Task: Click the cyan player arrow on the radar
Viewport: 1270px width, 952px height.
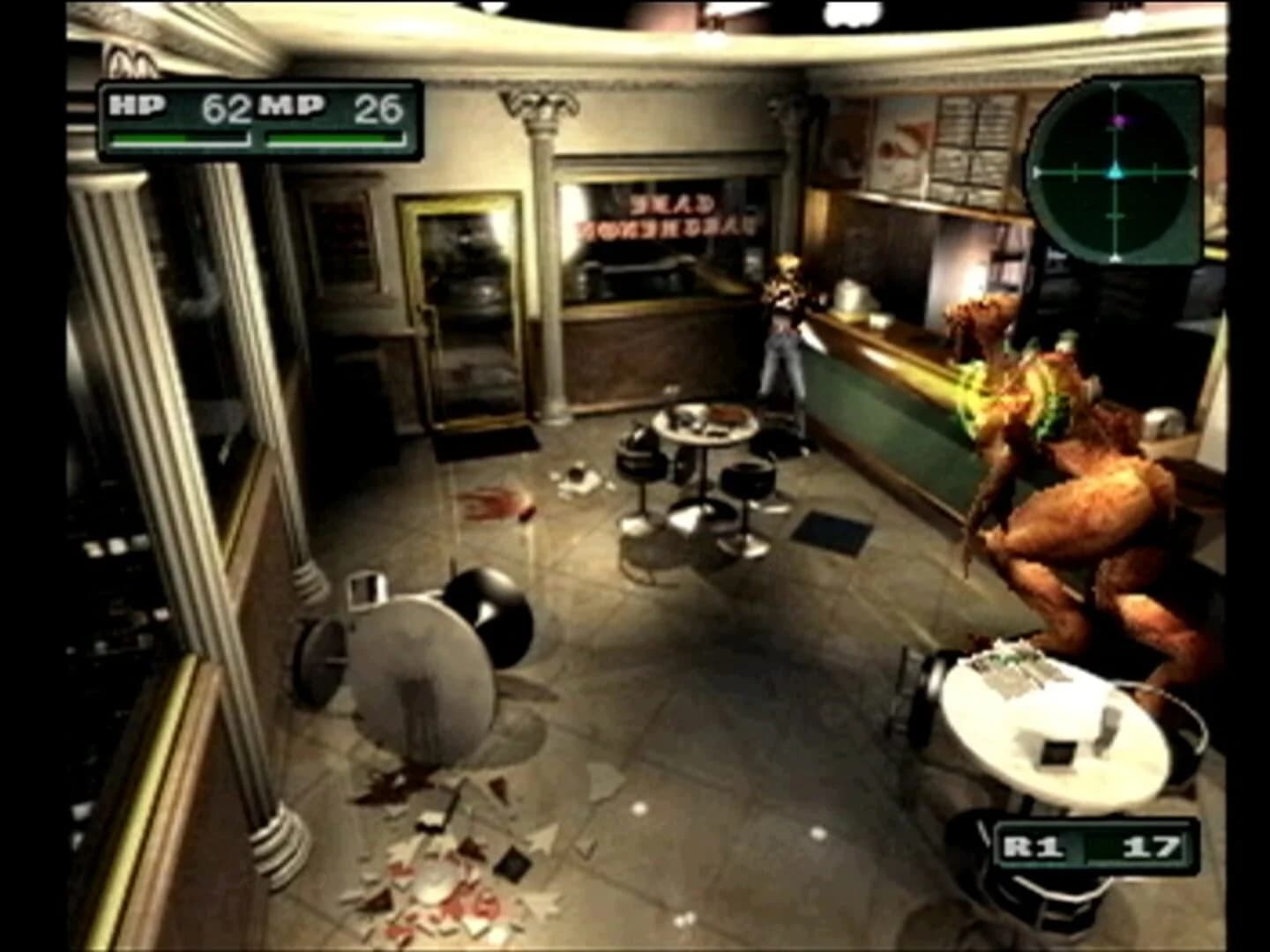Action: pos(1116,171)
